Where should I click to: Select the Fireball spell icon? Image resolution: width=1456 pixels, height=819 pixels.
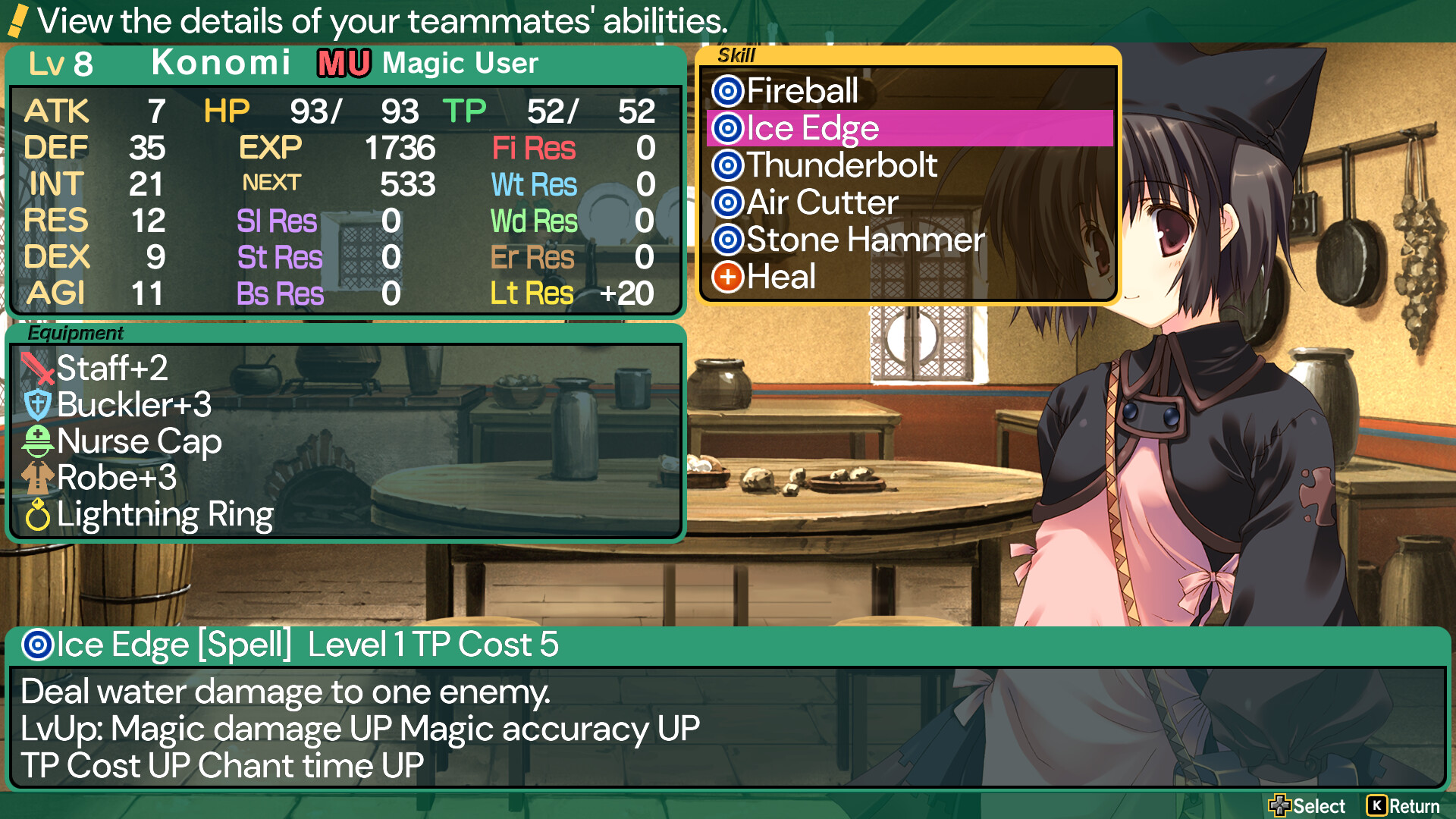(x=728, y=91)
